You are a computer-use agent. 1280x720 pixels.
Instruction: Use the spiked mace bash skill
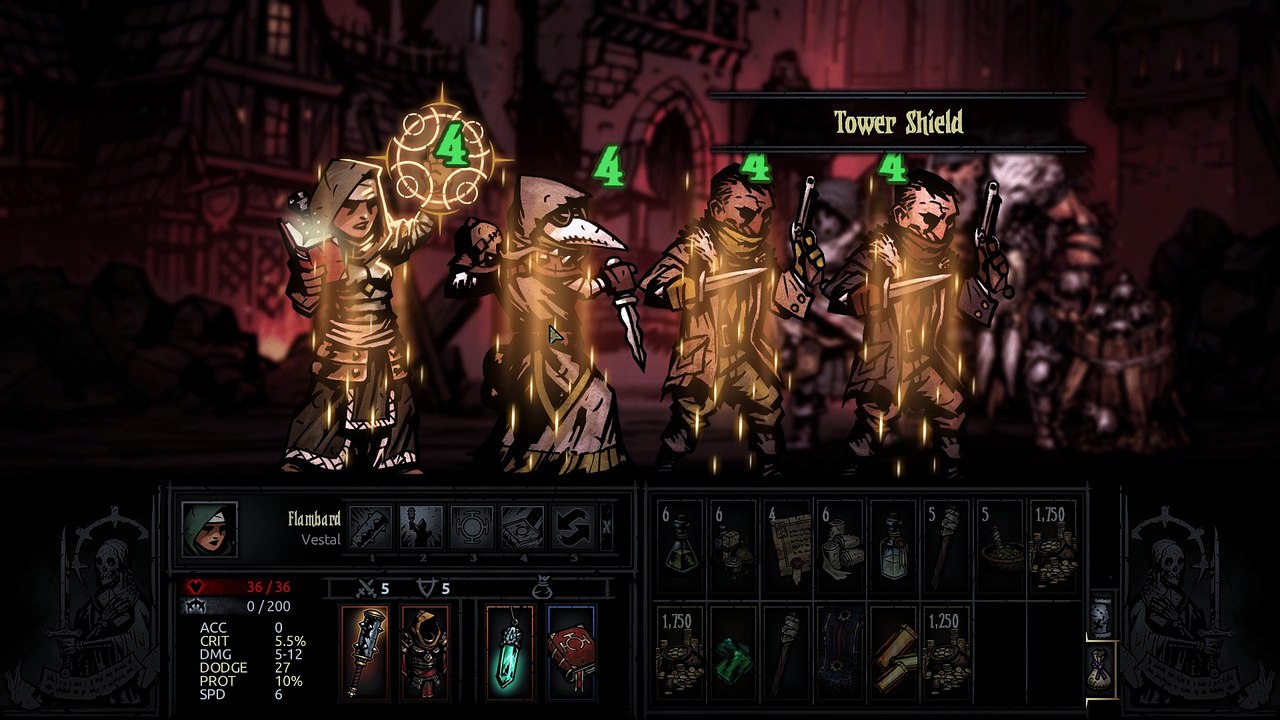pyautogui.click(x=369, y=528)
